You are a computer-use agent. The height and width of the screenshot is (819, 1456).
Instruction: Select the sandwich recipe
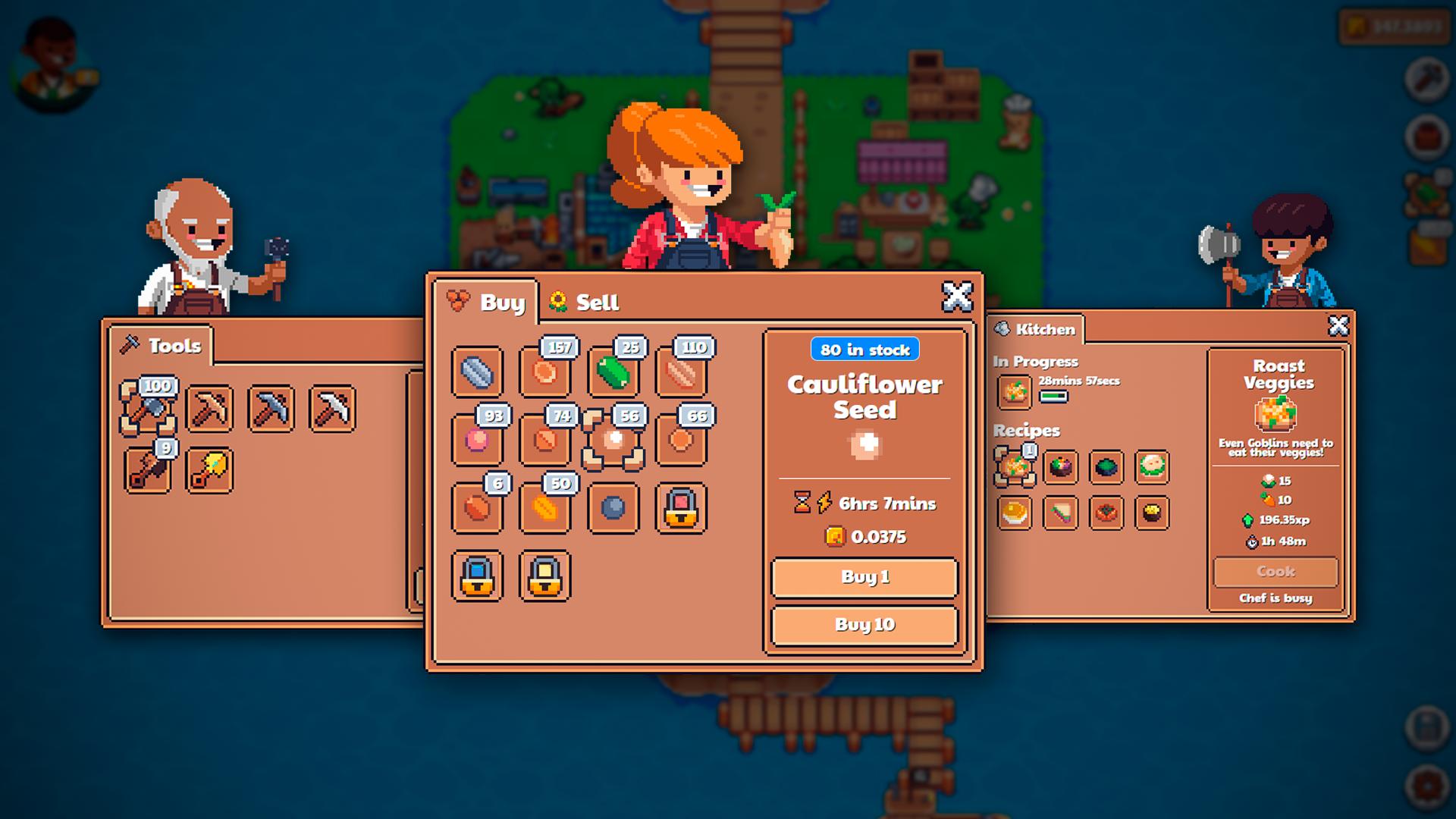[x=1060, y=513]
